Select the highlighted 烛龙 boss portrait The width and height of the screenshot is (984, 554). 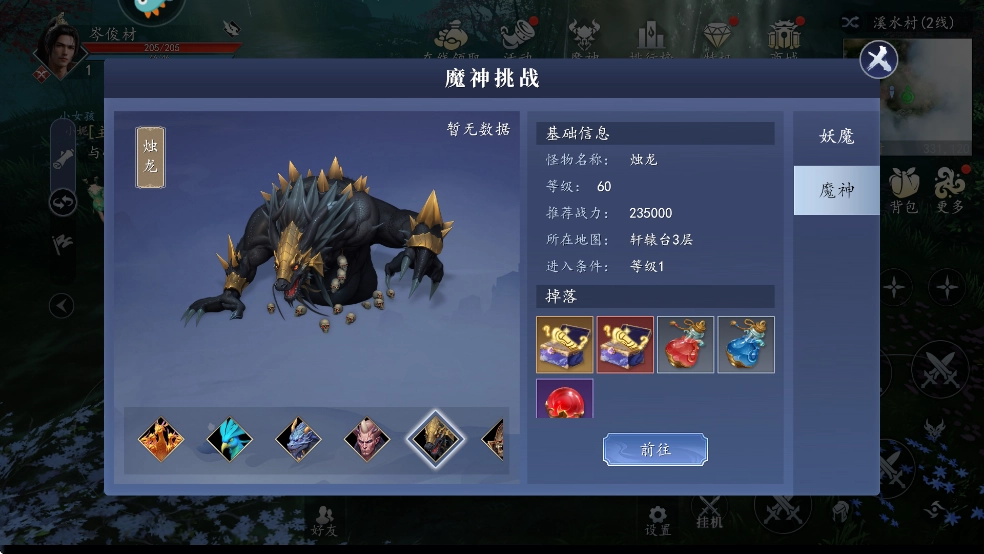click(435, 439)
